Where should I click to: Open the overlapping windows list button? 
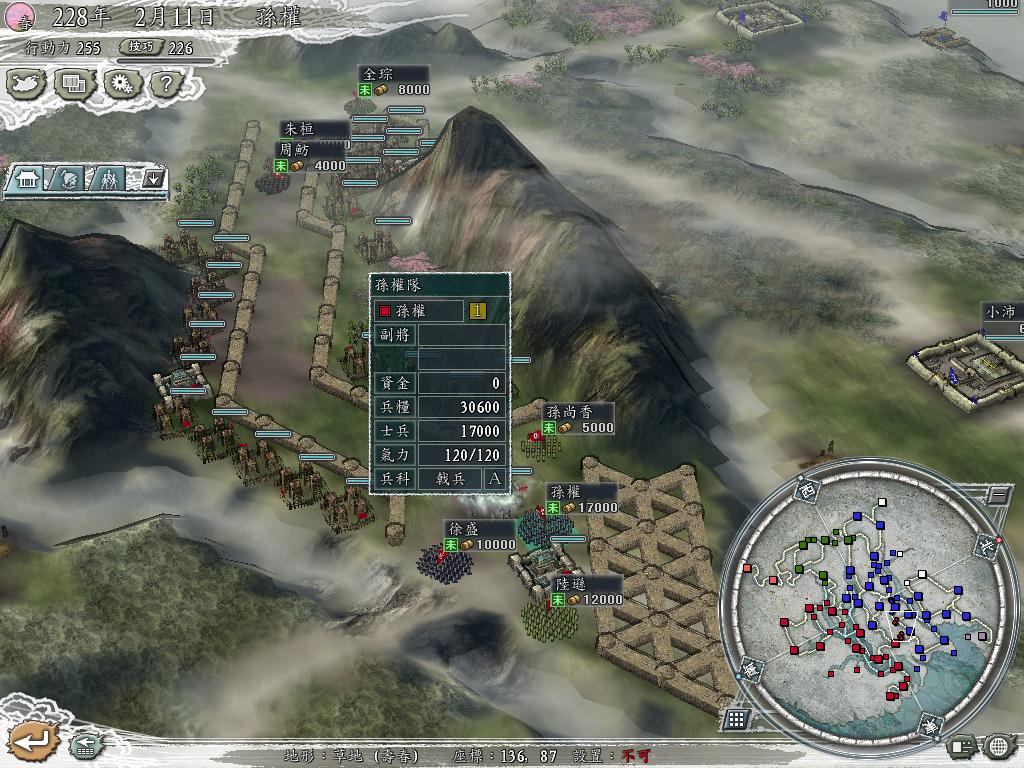coord(72,83)
